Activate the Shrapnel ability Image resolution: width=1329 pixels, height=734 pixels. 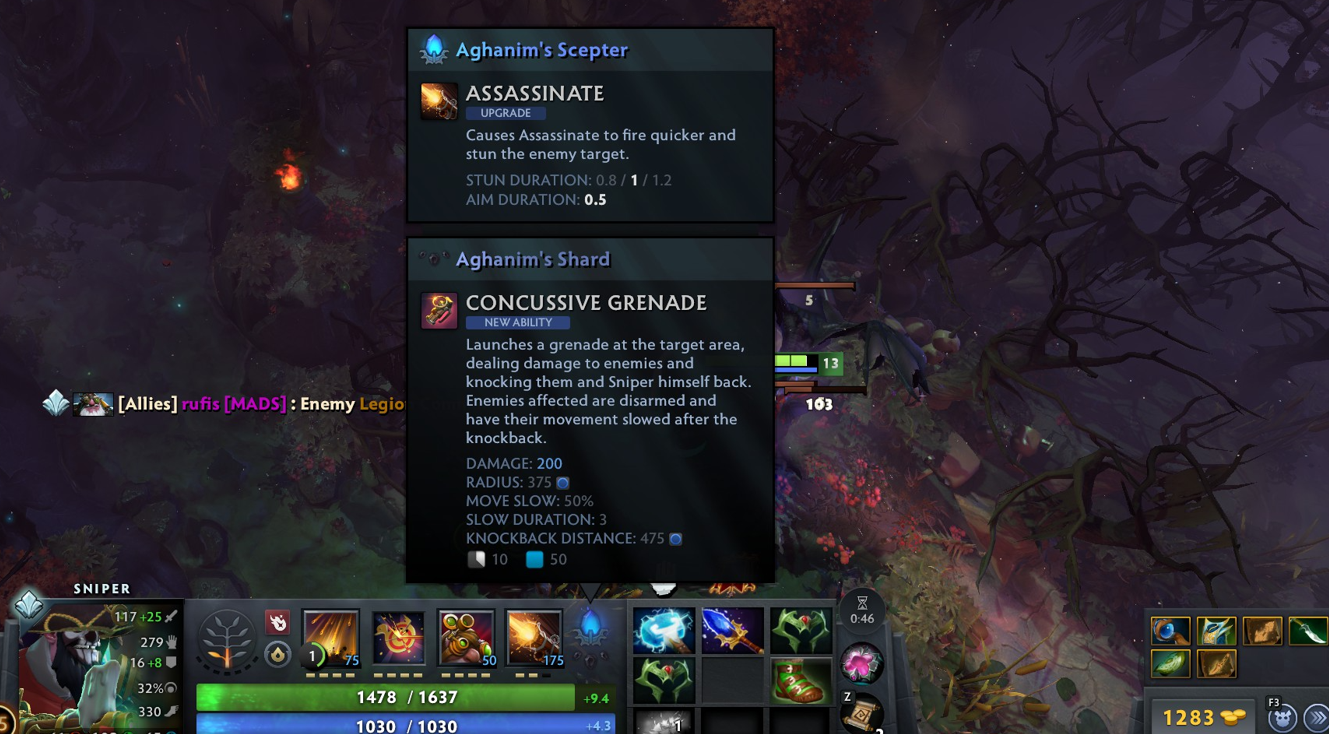pyautogui.click(x=331, y=637)
